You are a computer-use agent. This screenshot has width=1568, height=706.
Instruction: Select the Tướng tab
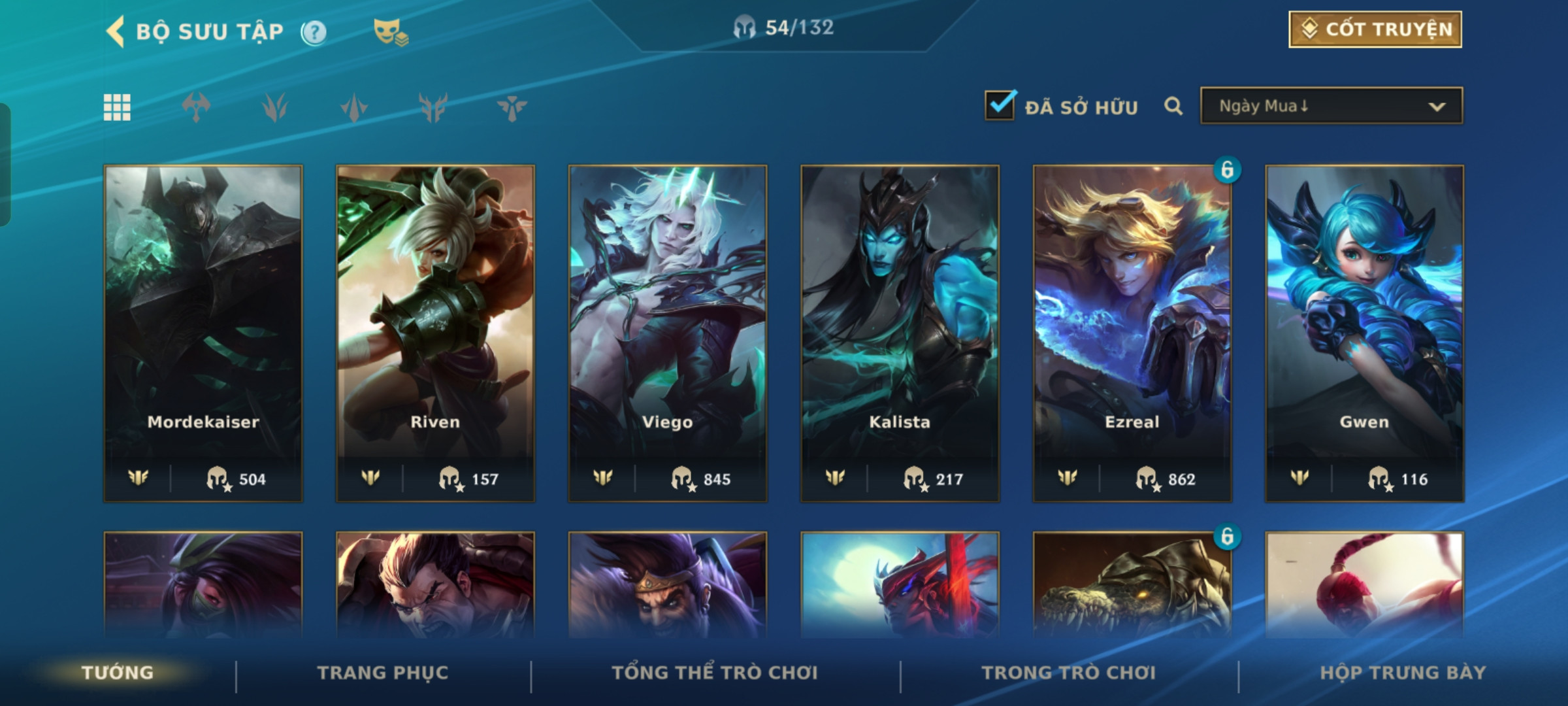[118, 673]
